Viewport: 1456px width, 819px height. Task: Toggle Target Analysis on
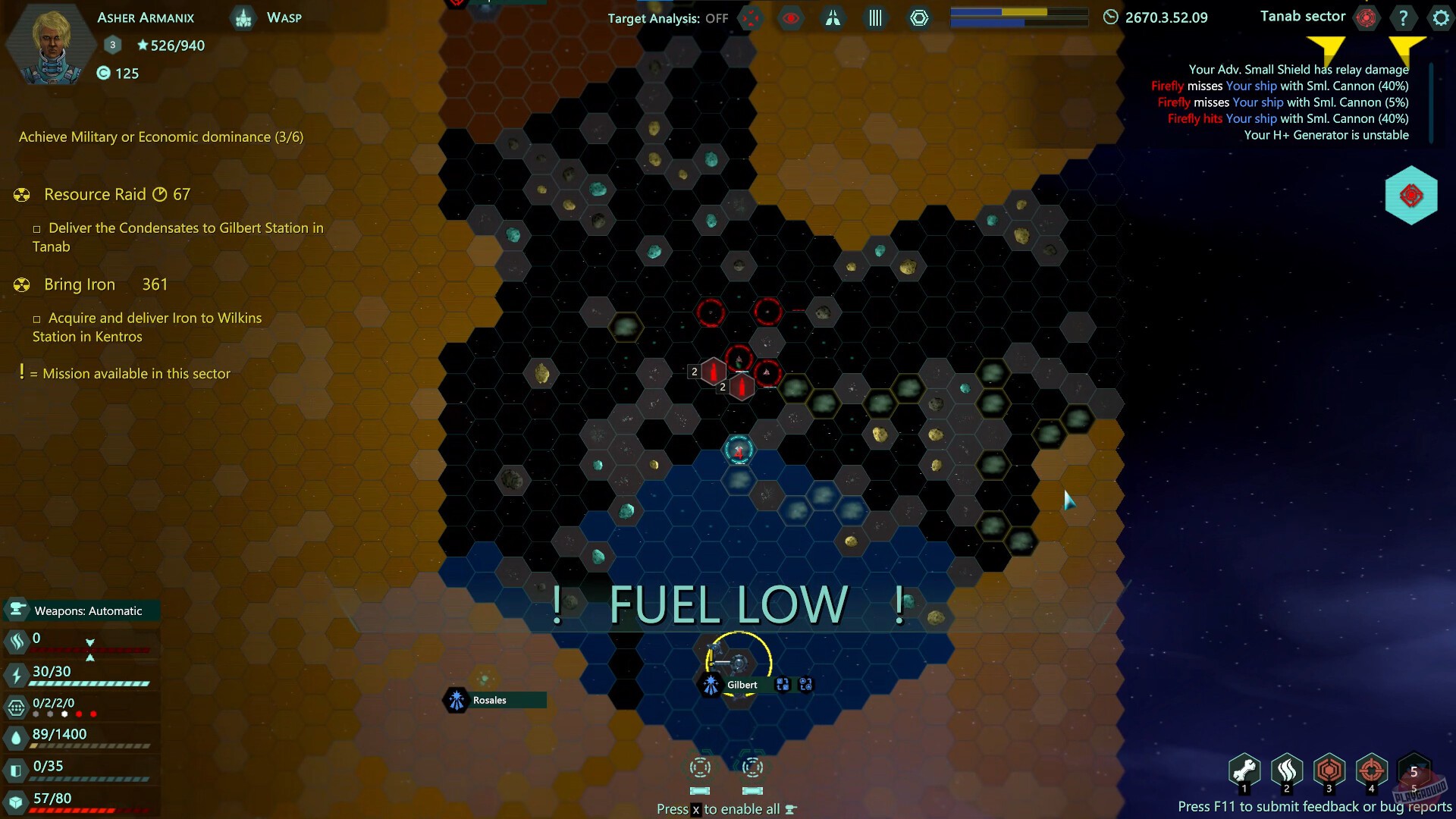(x=752, y=18)
